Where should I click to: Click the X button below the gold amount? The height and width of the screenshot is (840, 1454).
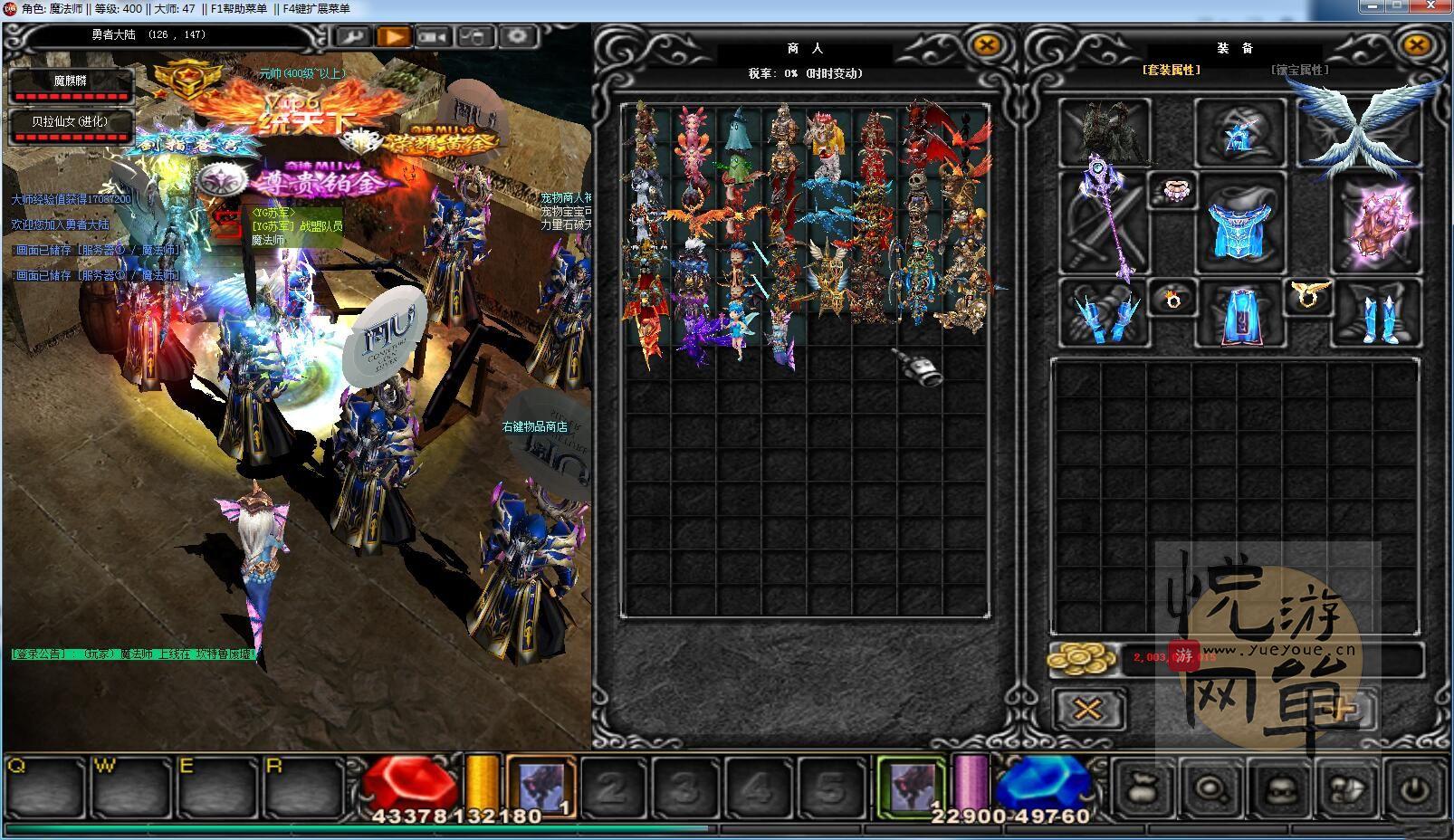1088,709
